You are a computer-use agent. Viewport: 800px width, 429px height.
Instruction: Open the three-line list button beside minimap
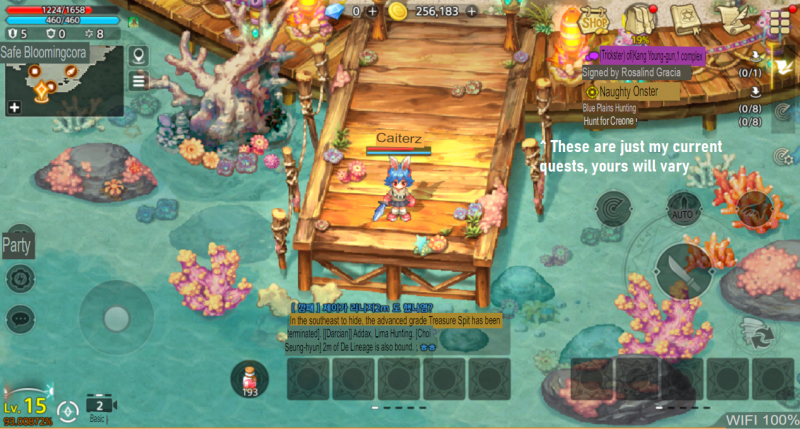[138, 81]
